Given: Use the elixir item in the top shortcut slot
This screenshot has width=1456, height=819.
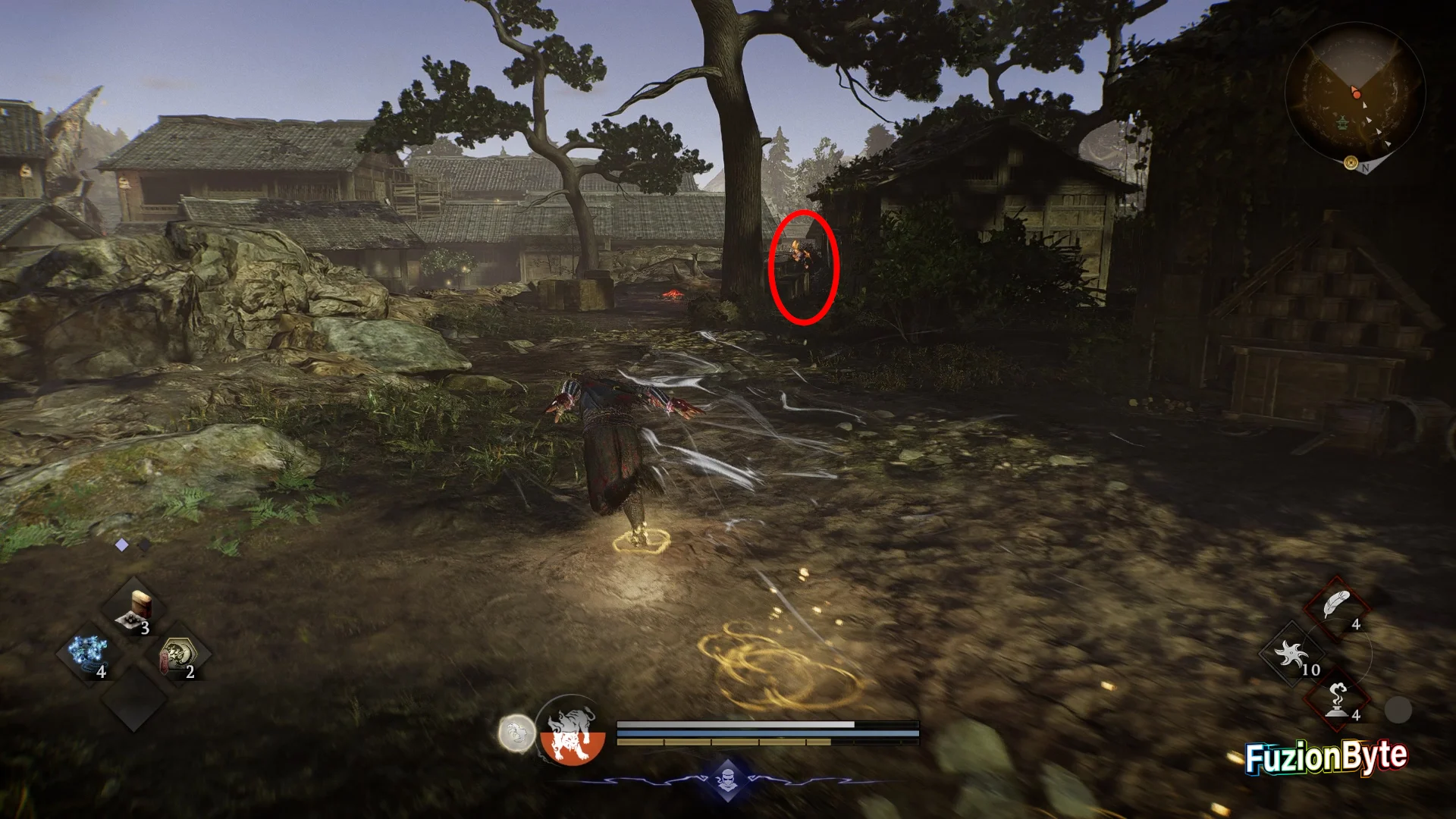Looking at the screenshot, I should (135, 610).
